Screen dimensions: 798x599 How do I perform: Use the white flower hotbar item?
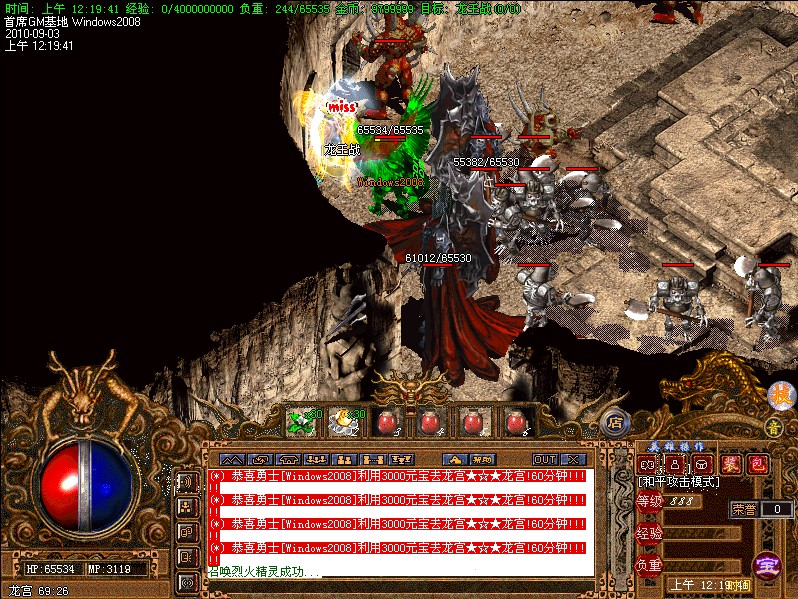coord(345,422)
